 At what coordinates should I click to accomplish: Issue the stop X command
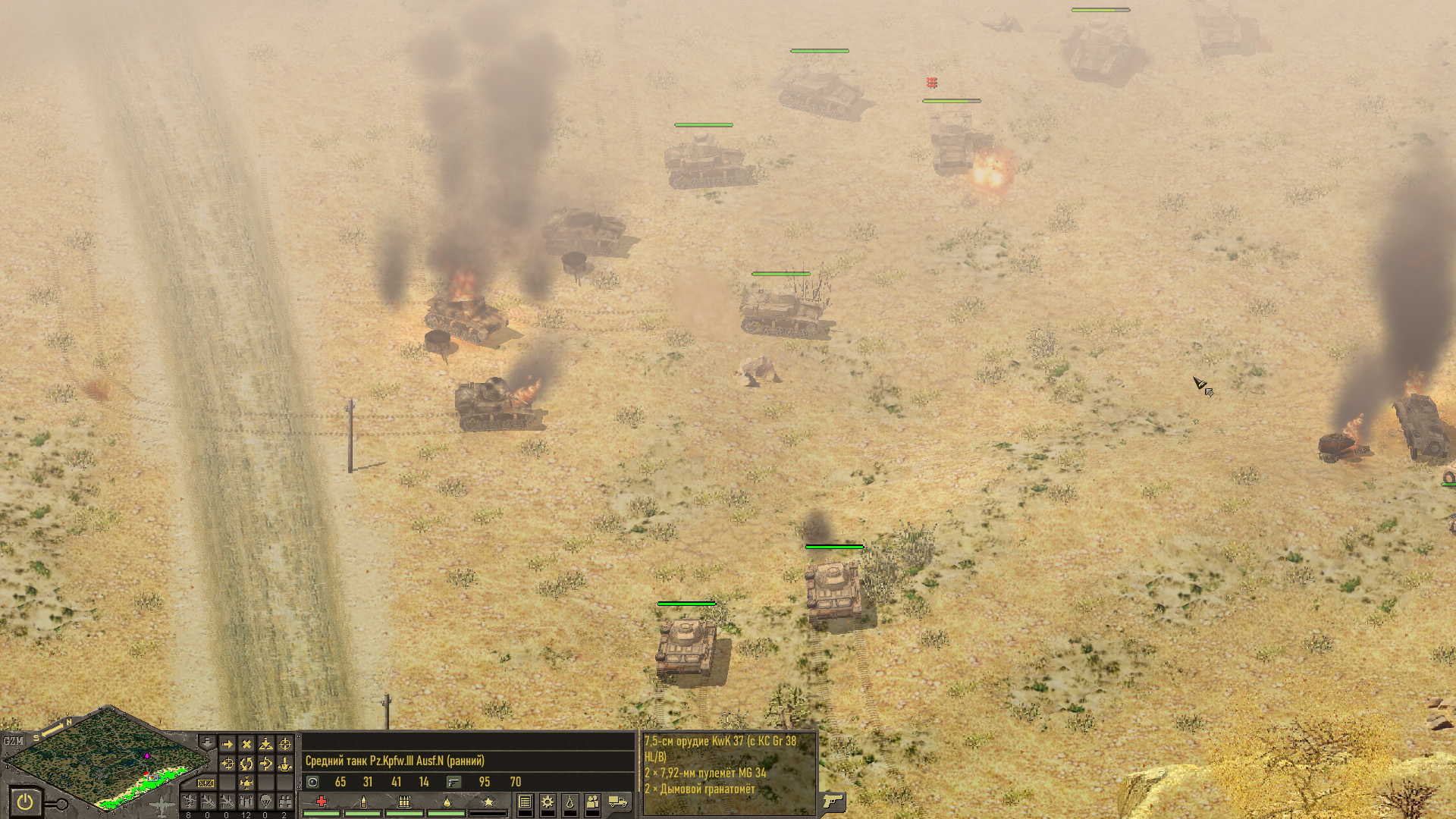click(246, 745)
